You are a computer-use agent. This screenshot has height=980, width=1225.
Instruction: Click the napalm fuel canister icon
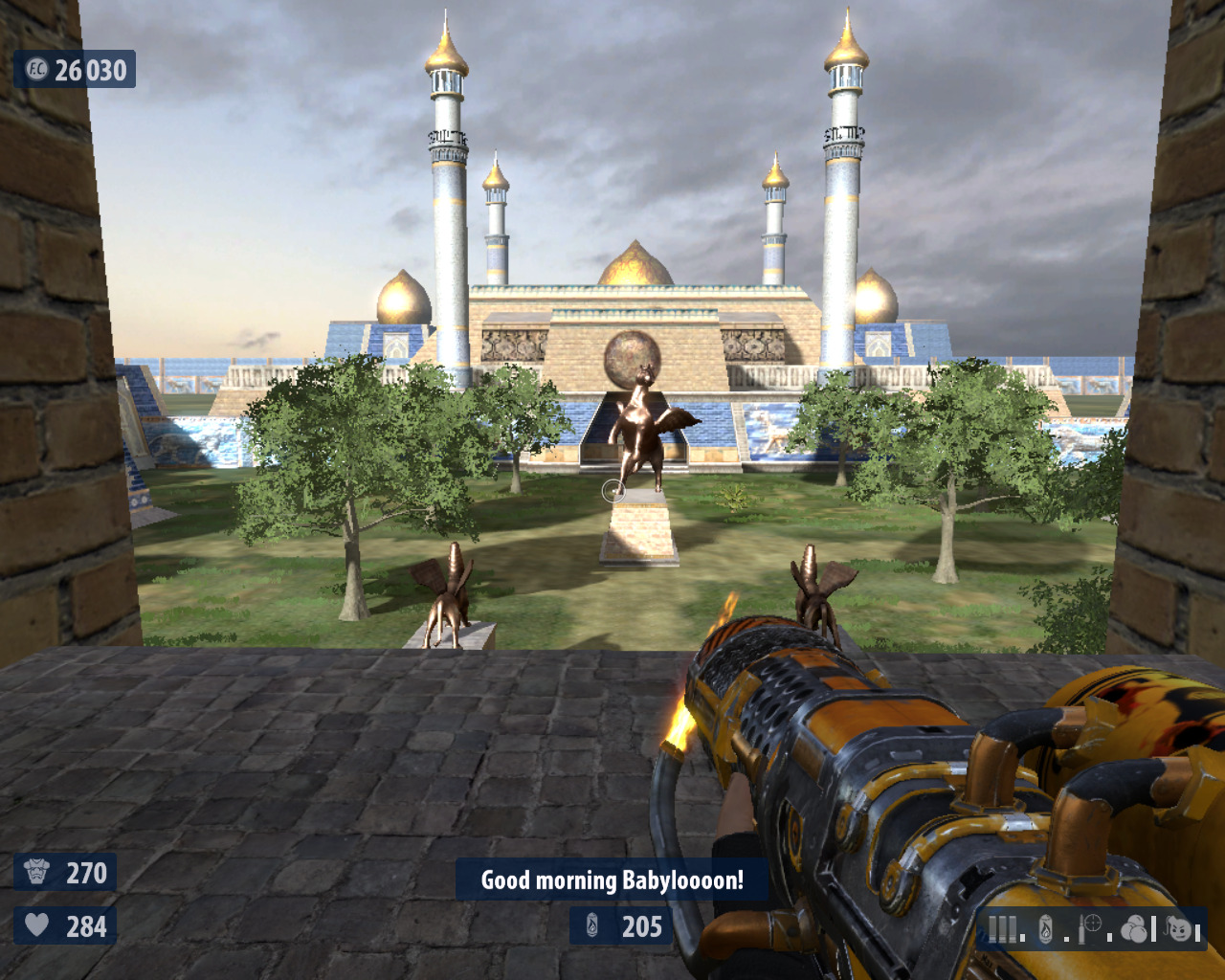pos(1045,929)
